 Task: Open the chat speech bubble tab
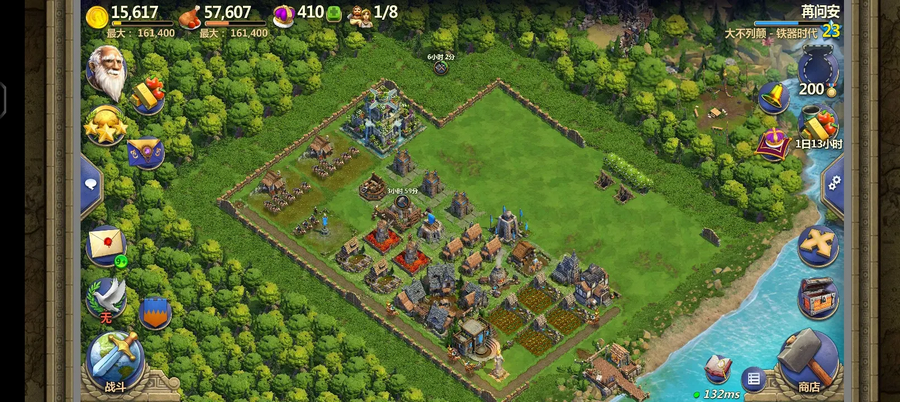click(x=89, y=184)
